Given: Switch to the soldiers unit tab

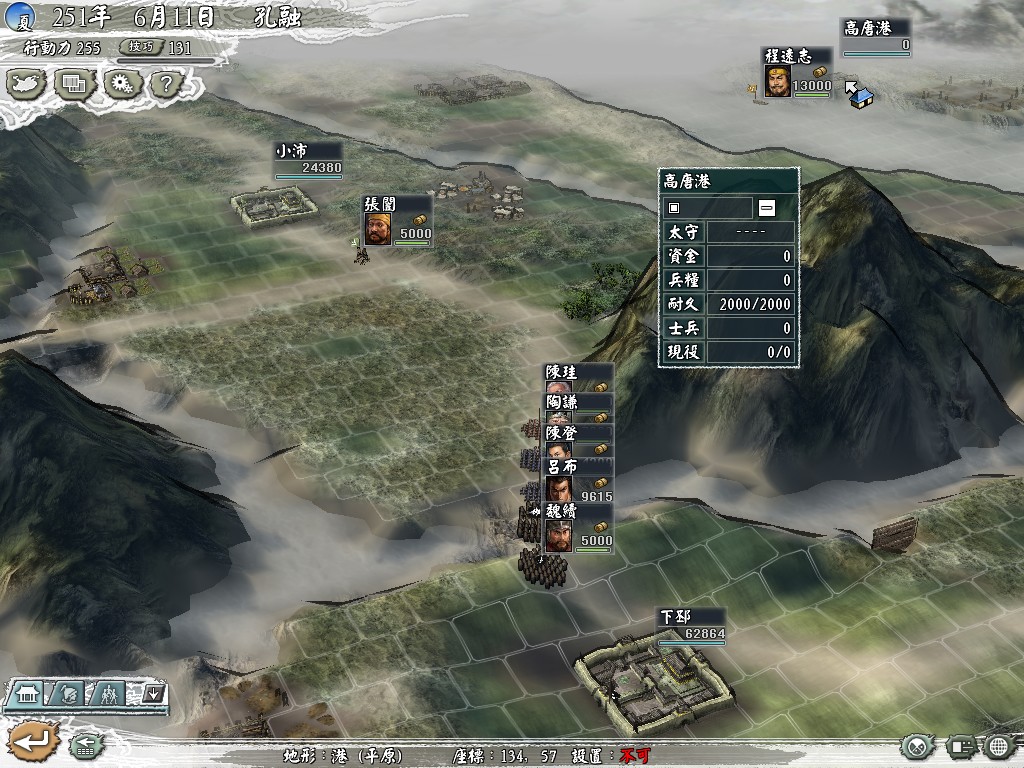Looking at the screenshot, I should (x=110, y=692).
